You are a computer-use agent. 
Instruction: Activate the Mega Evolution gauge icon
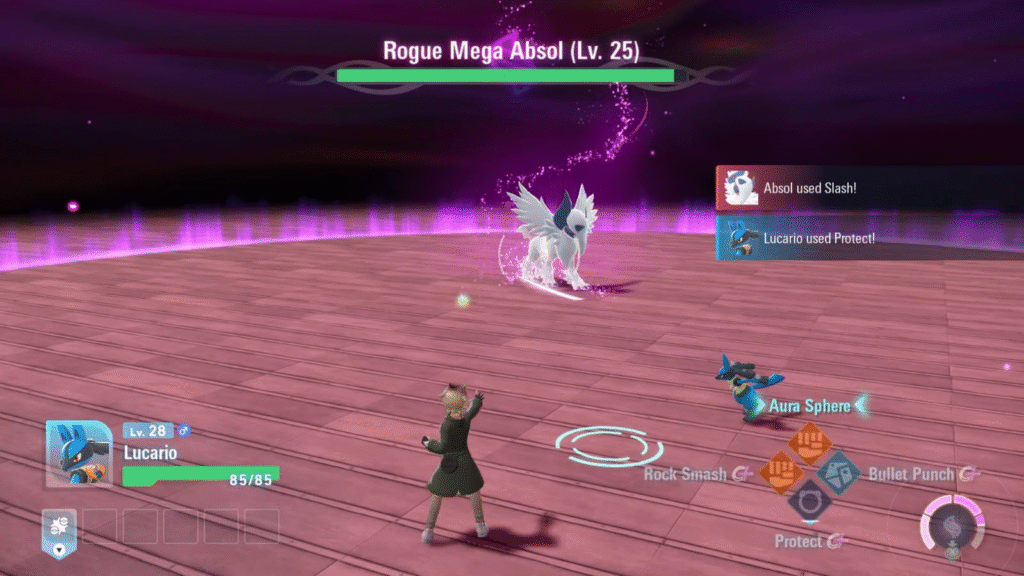pyautogui.click(x=952, y=523)
